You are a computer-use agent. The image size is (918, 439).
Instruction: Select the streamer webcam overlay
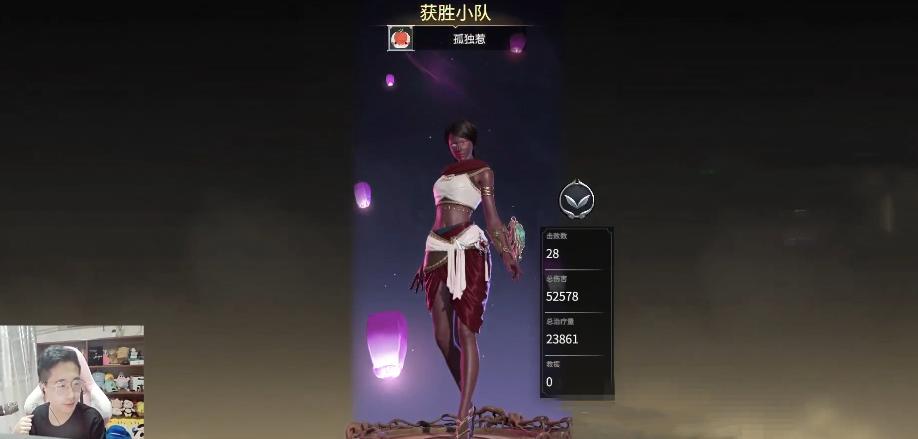[72, 382]
